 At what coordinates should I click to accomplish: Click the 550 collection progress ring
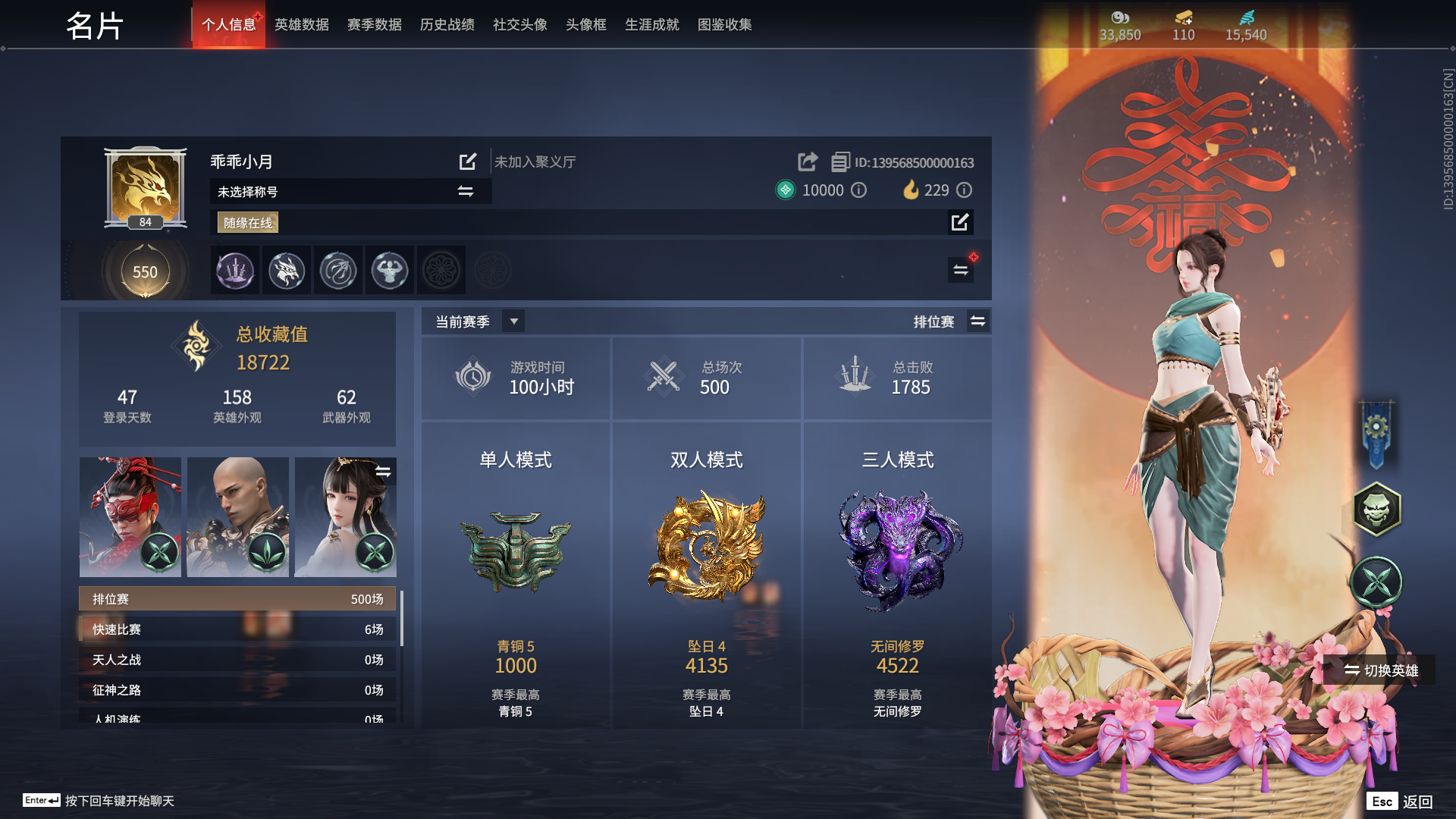(x=145, y=271)
